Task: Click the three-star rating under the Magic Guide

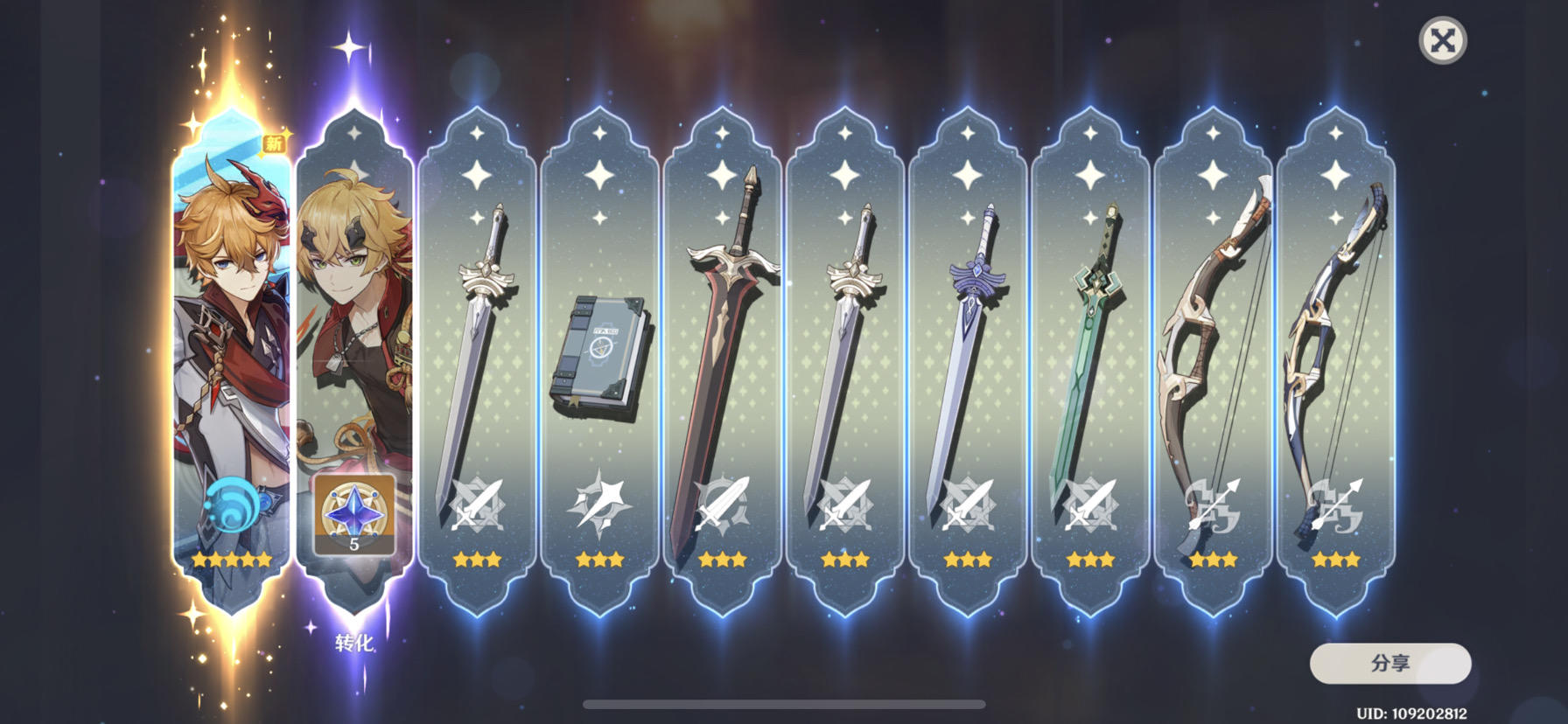Action: pyautogui.click(x=600, y=560)
